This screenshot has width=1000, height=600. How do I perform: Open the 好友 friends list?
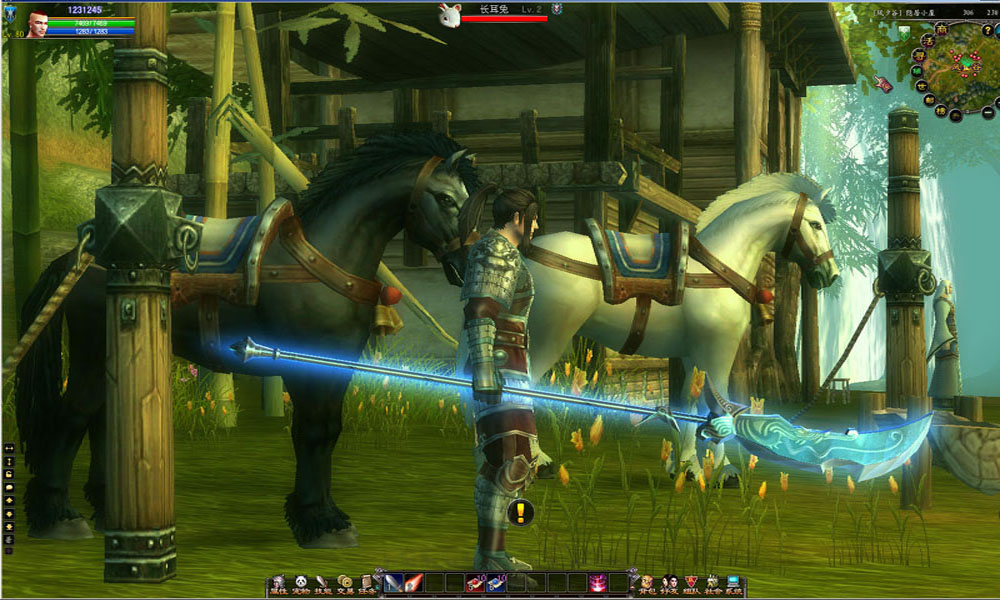(x=669, y=583)
